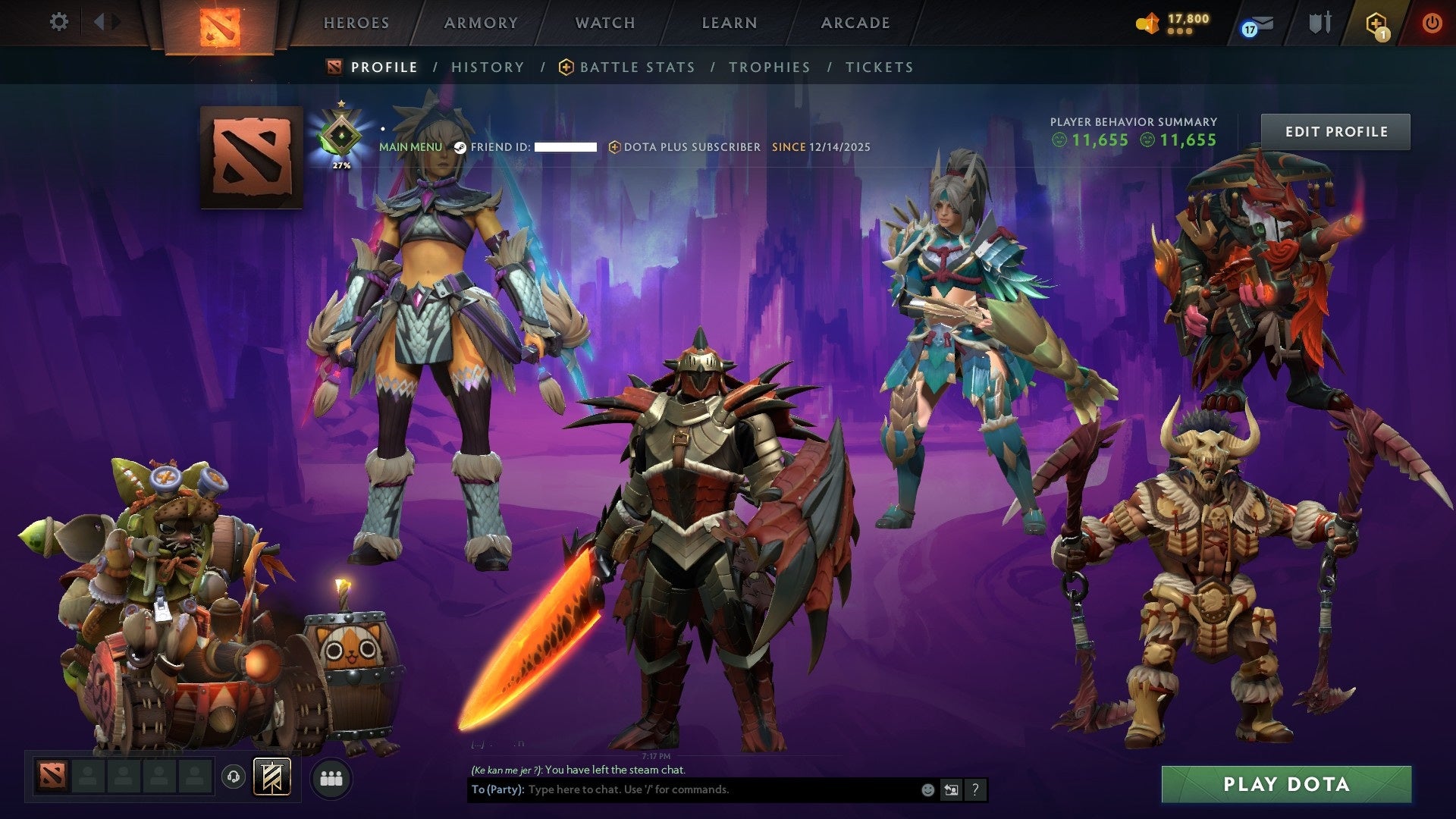
Task: Click EDIT PROFILE
Action: (1335, 130)
